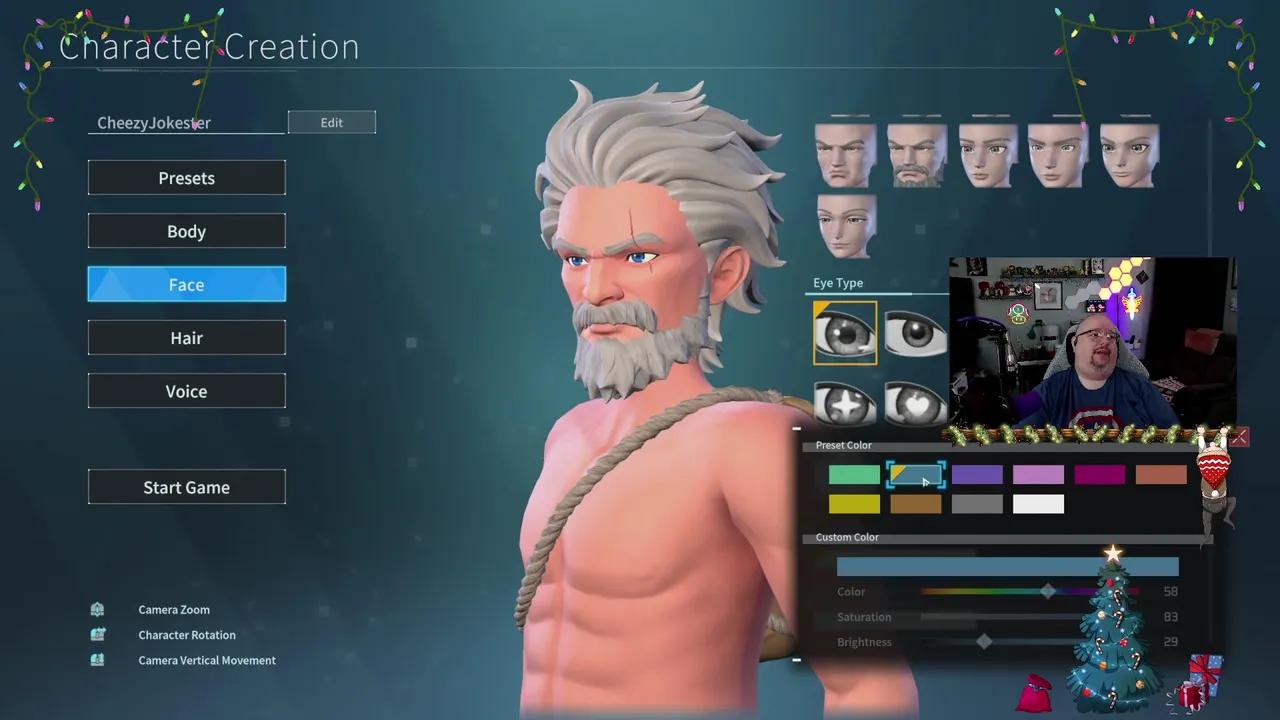
Task: Click the Character Rotation icon
Action: click(x=97, y=635)
